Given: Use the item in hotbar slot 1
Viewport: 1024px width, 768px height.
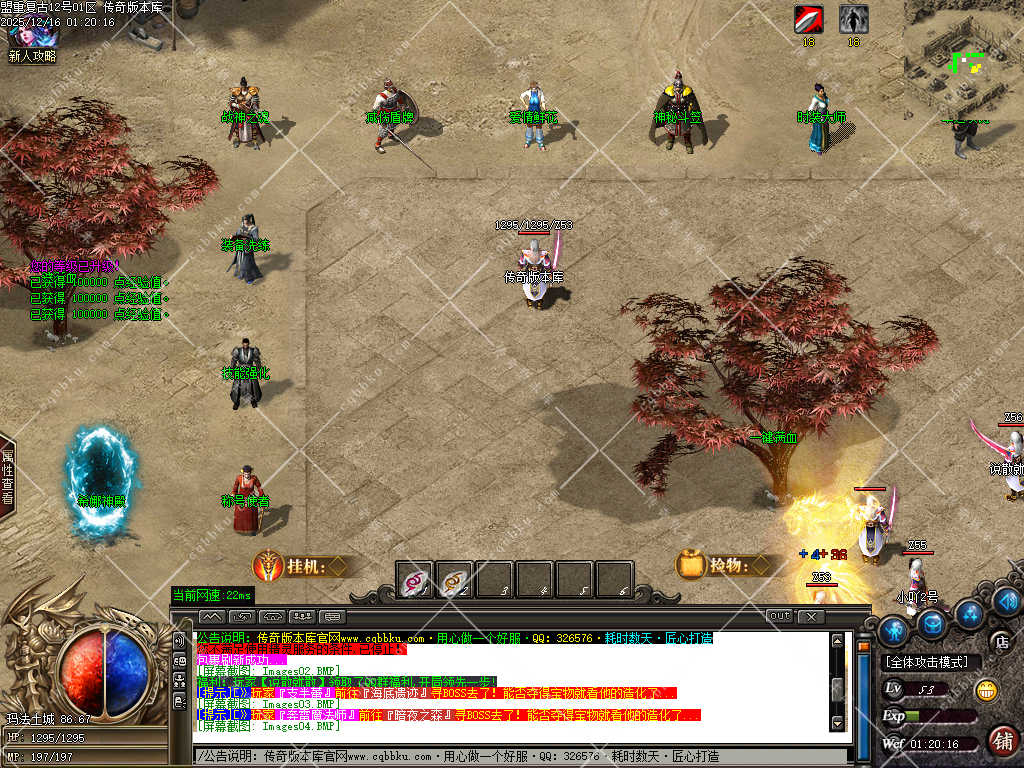Looking at the screenshot, I should point(414,580).
